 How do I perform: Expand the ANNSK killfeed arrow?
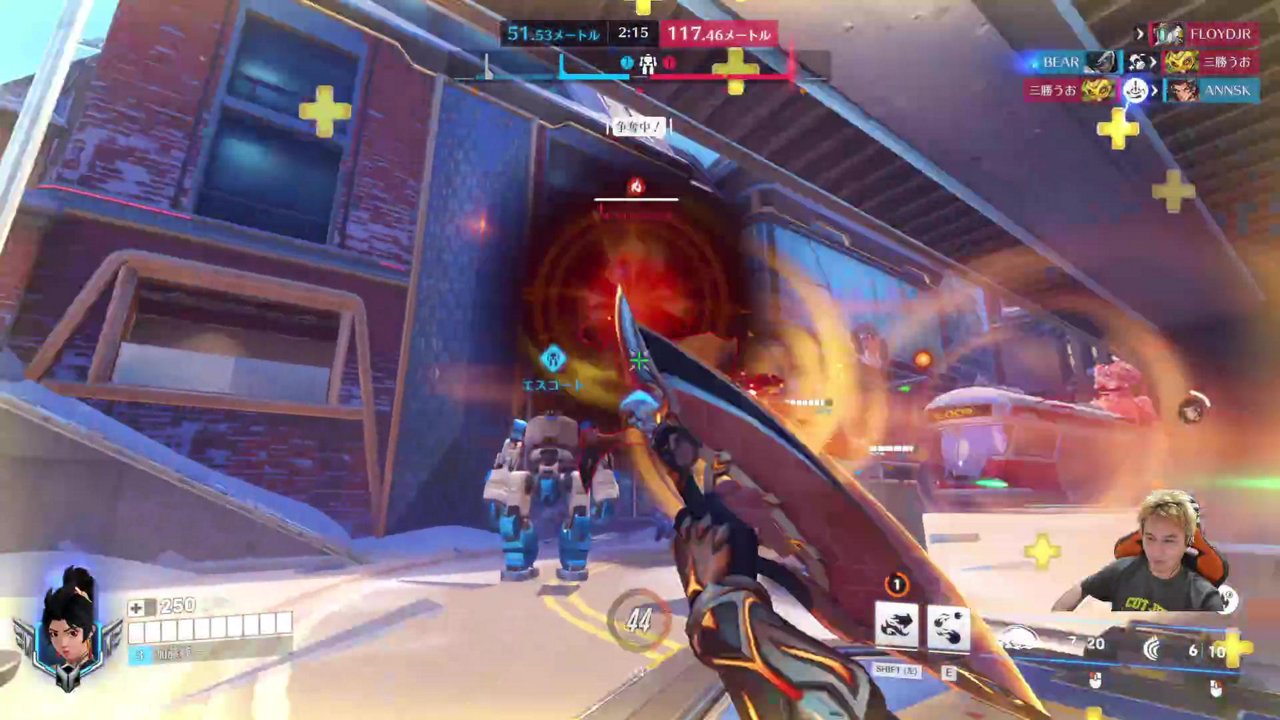pos(1154,90)
